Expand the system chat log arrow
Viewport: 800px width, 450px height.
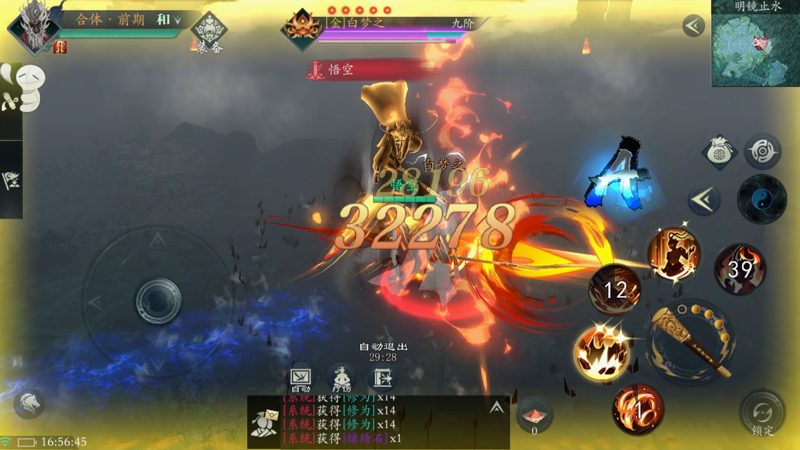496,408
